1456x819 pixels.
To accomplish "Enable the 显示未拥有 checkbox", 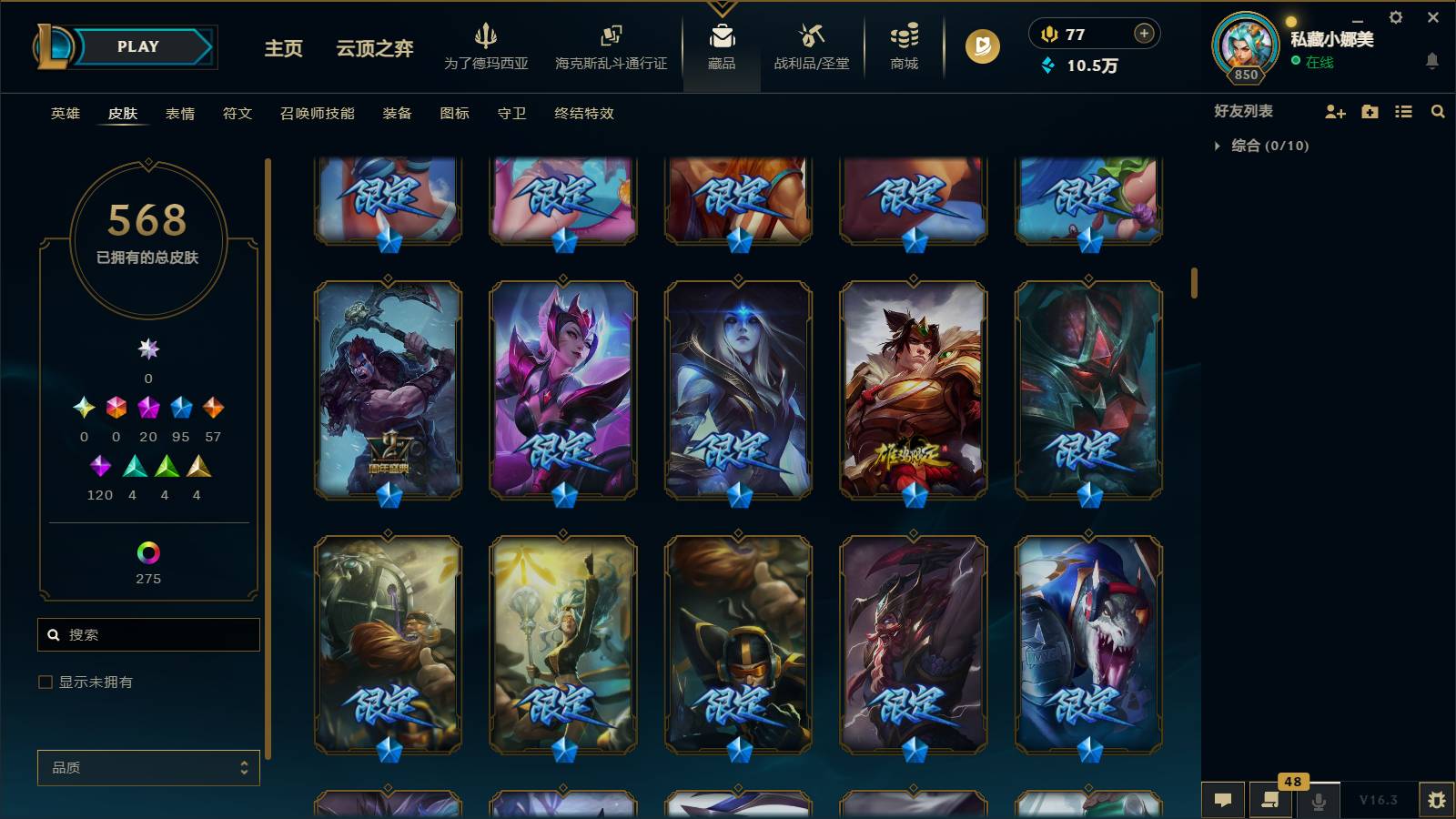I will click(43, 682).
